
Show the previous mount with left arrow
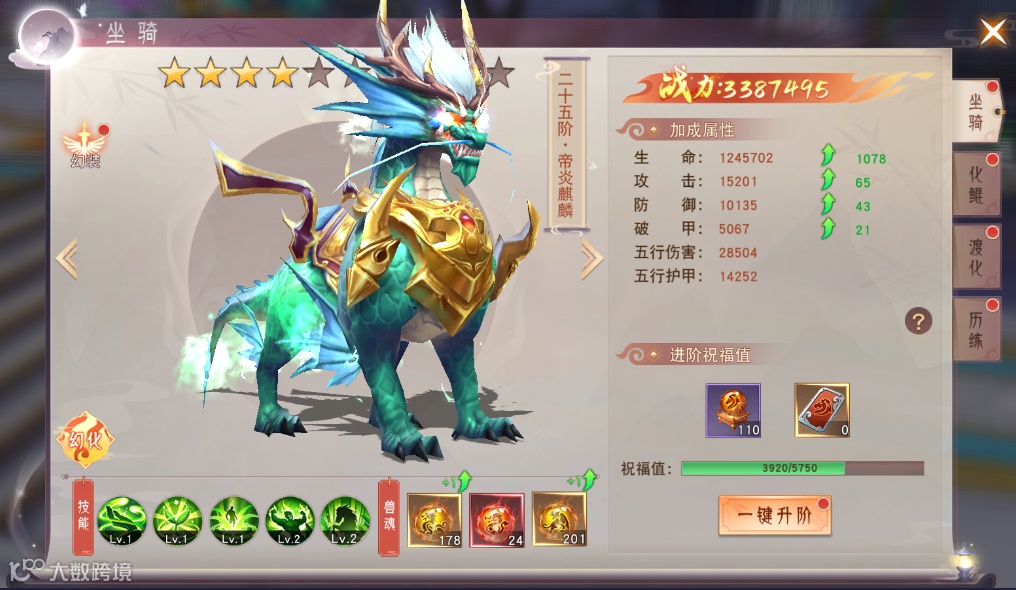coord(67,259)
